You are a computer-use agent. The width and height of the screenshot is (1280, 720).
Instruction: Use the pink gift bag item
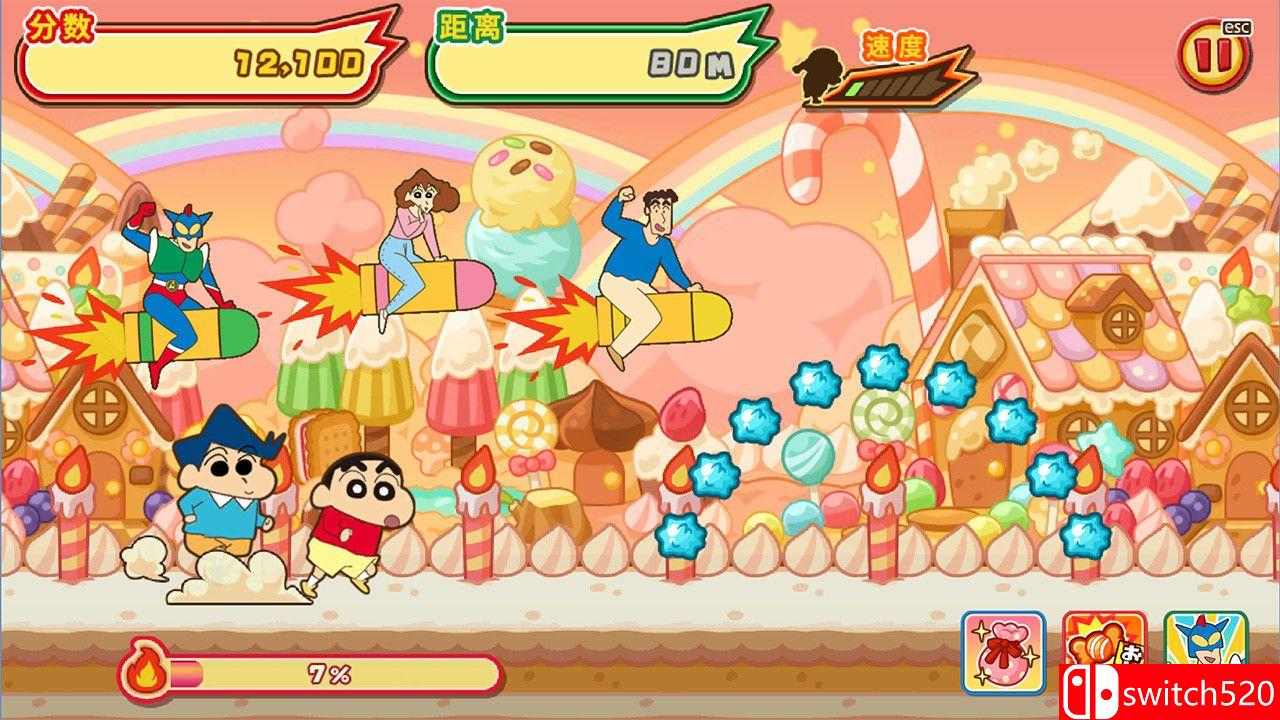tap(1003, 652)
